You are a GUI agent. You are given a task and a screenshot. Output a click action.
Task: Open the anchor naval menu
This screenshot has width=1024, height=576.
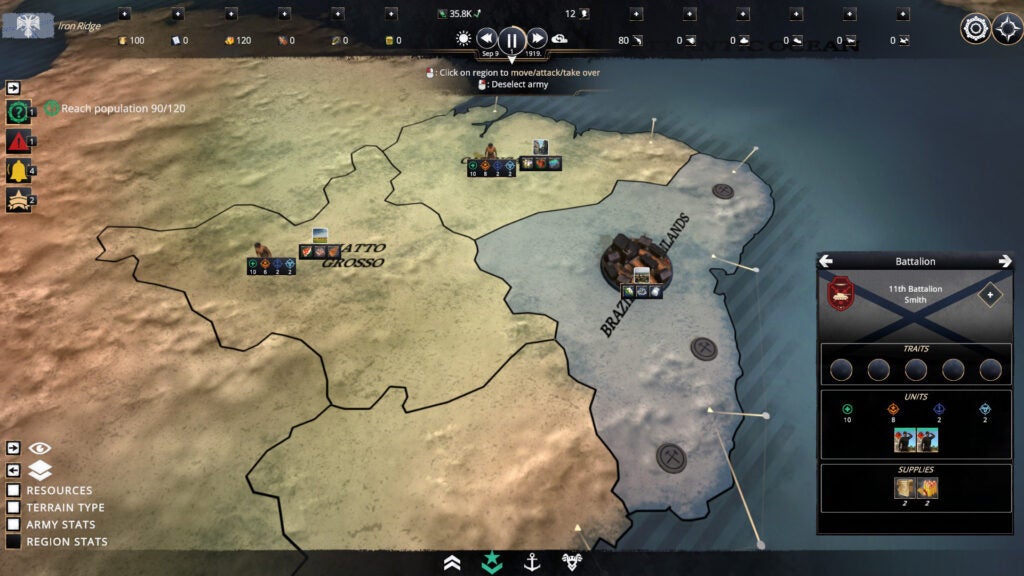click(532, 563)
